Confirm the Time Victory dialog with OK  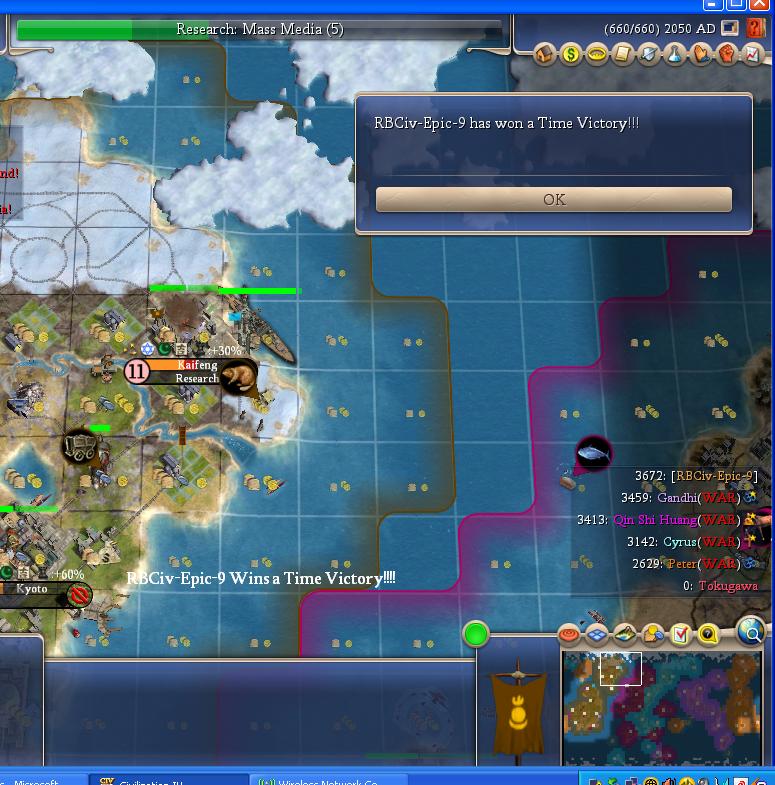pos(553,200)
